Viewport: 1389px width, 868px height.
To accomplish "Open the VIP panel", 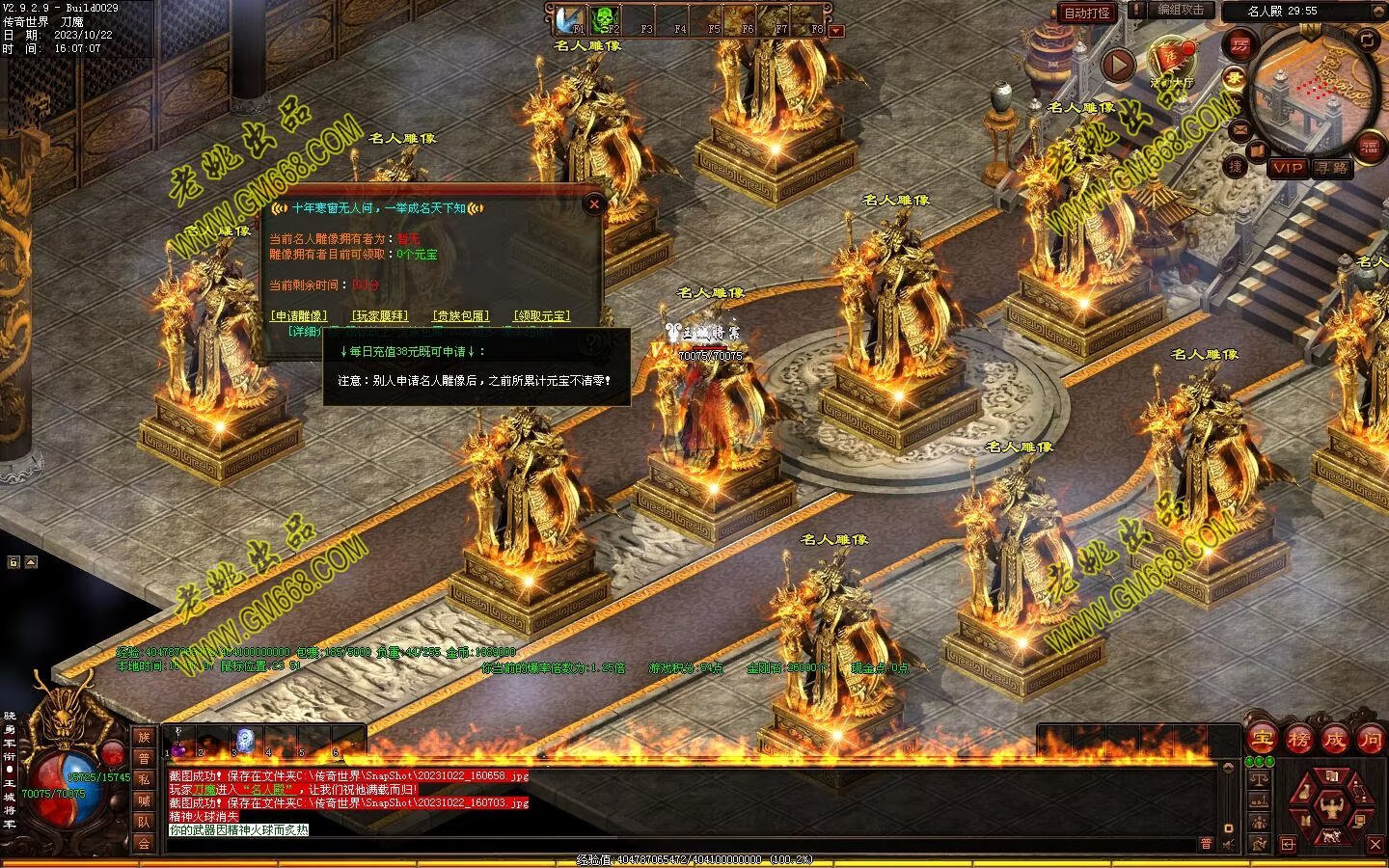I will point(1287,167).
